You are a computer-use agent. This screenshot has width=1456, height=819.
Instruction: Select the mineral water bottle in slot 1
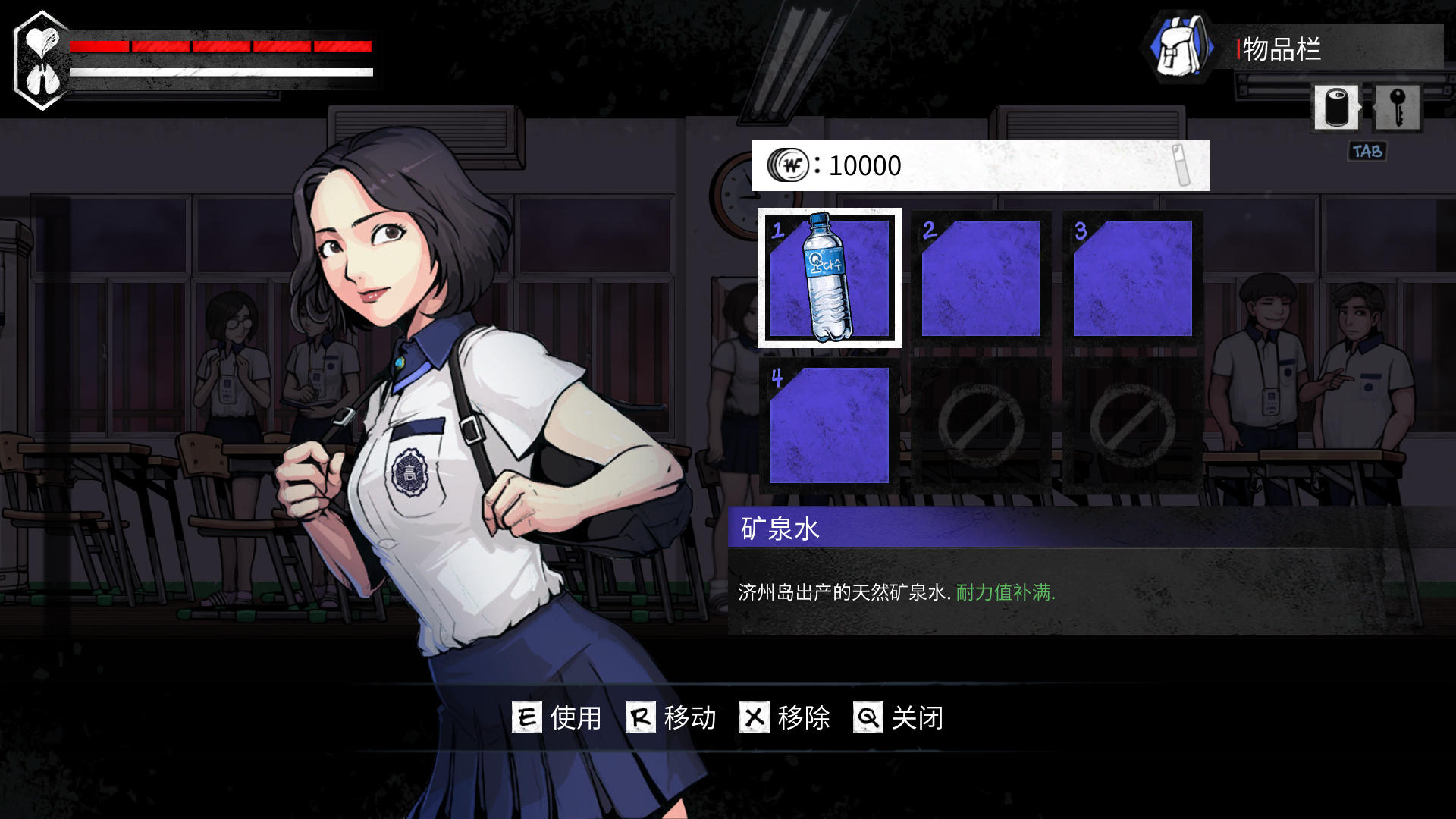click(830, 277)
